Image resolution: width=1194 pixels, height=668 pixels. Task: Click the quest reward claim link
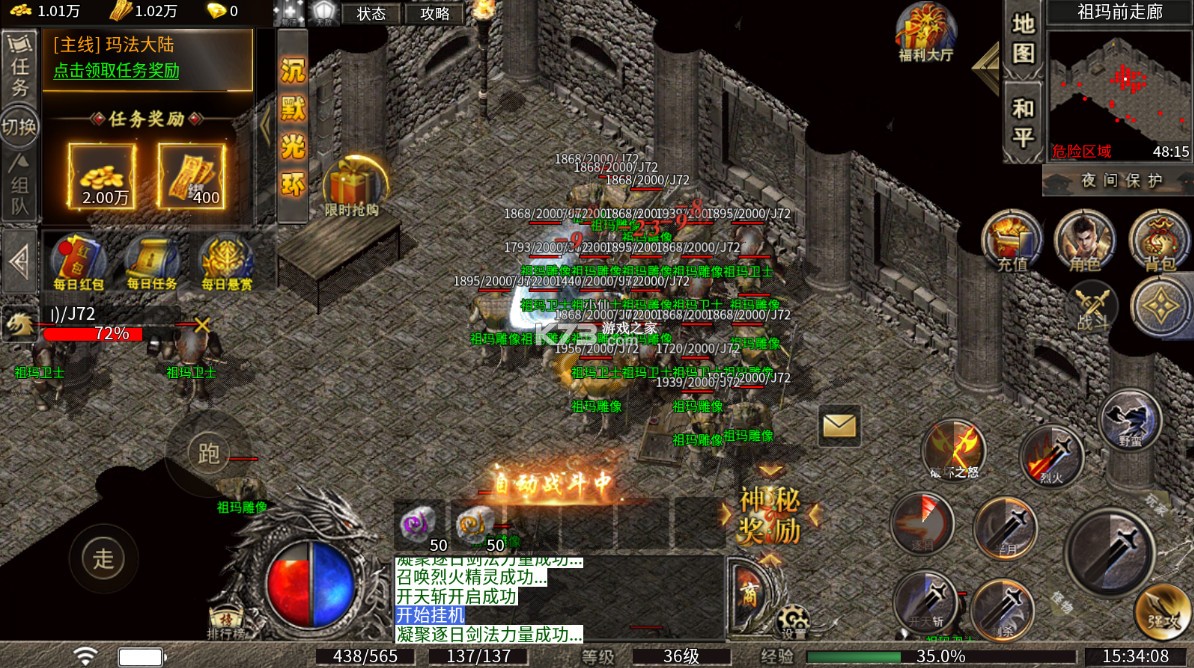coord(117,71)
